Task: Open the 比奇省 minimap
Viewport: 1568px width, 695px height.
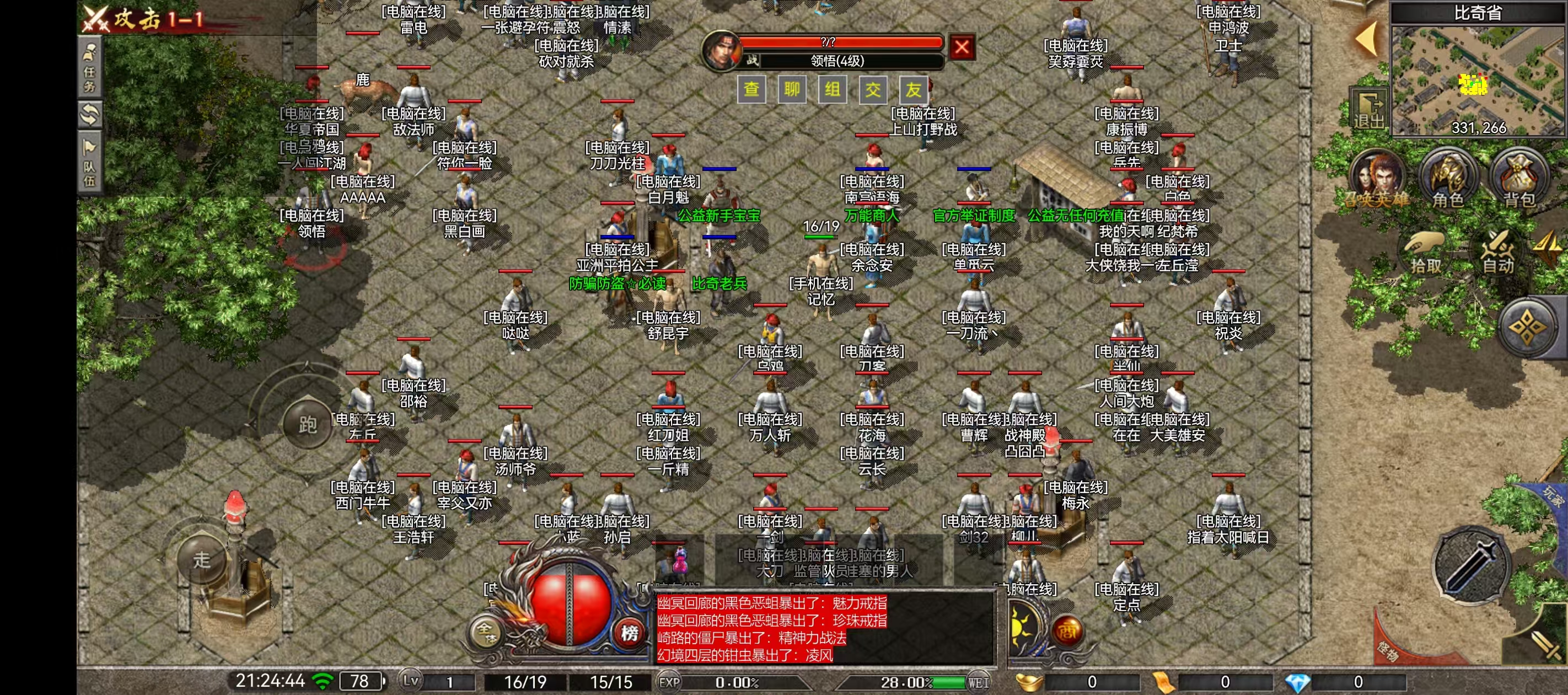Action: click(1477, 79)
